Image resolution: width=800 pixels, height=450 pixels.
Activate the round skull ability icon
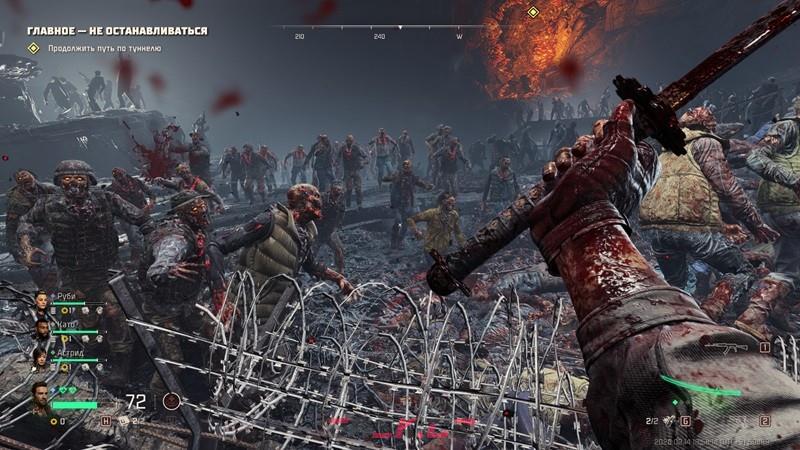point(172,401)
